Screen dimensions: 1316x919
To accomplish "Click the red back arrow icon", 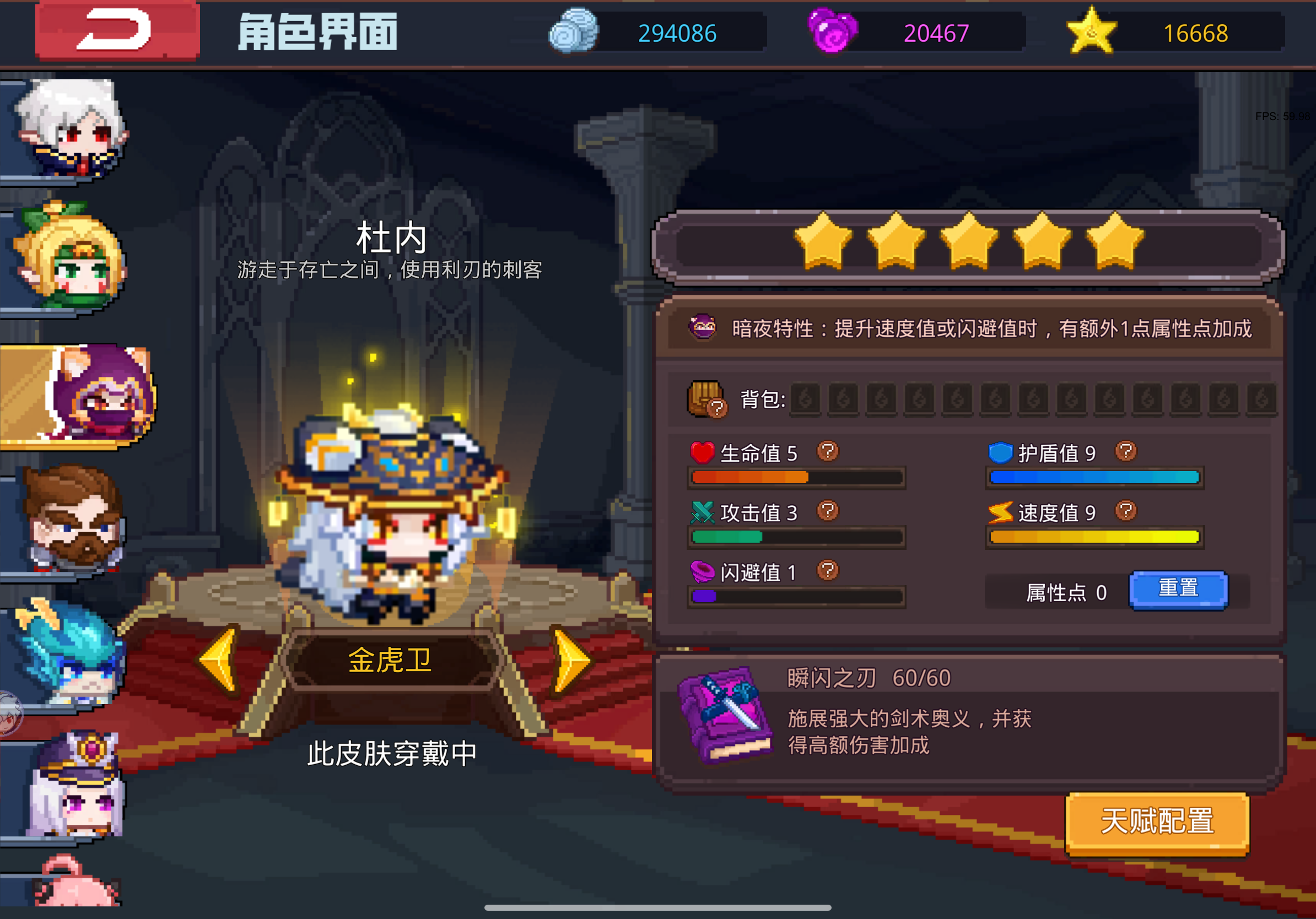I will (117, 31).
